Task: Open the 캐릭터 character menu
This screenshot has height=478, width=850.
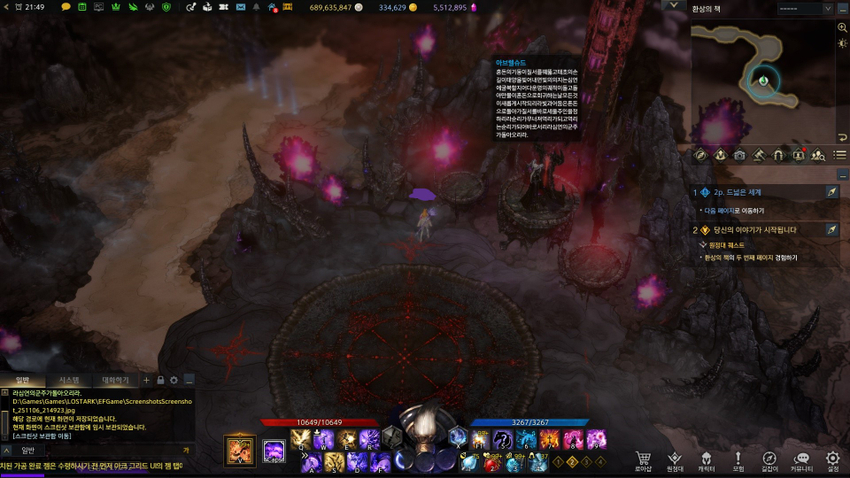Action: tap(706, 460)
